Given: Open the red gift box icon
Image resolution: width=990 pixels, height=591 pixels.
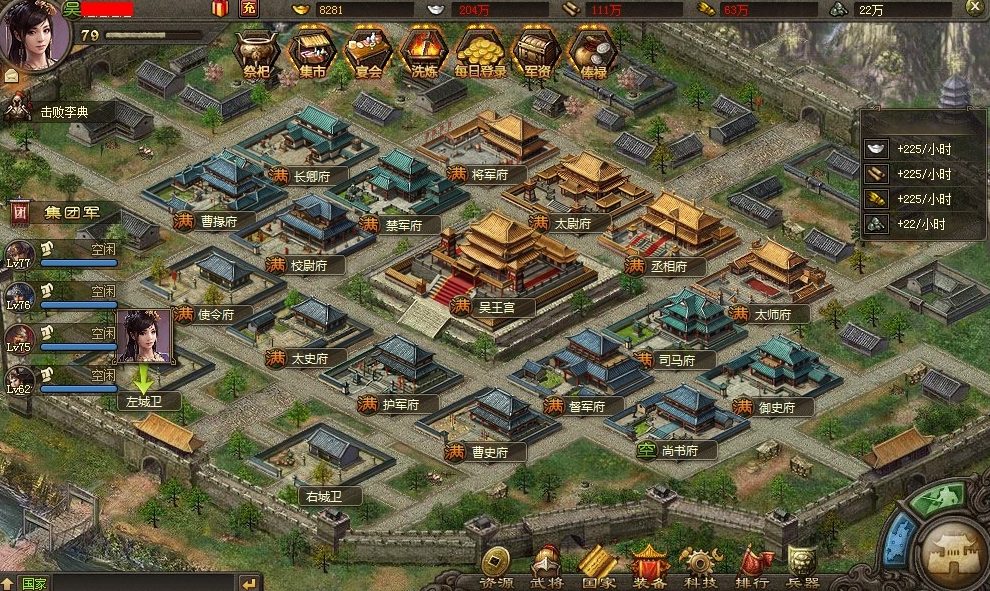Looking at the screenshot, I should pyautogui.click(x=220, y=9).
